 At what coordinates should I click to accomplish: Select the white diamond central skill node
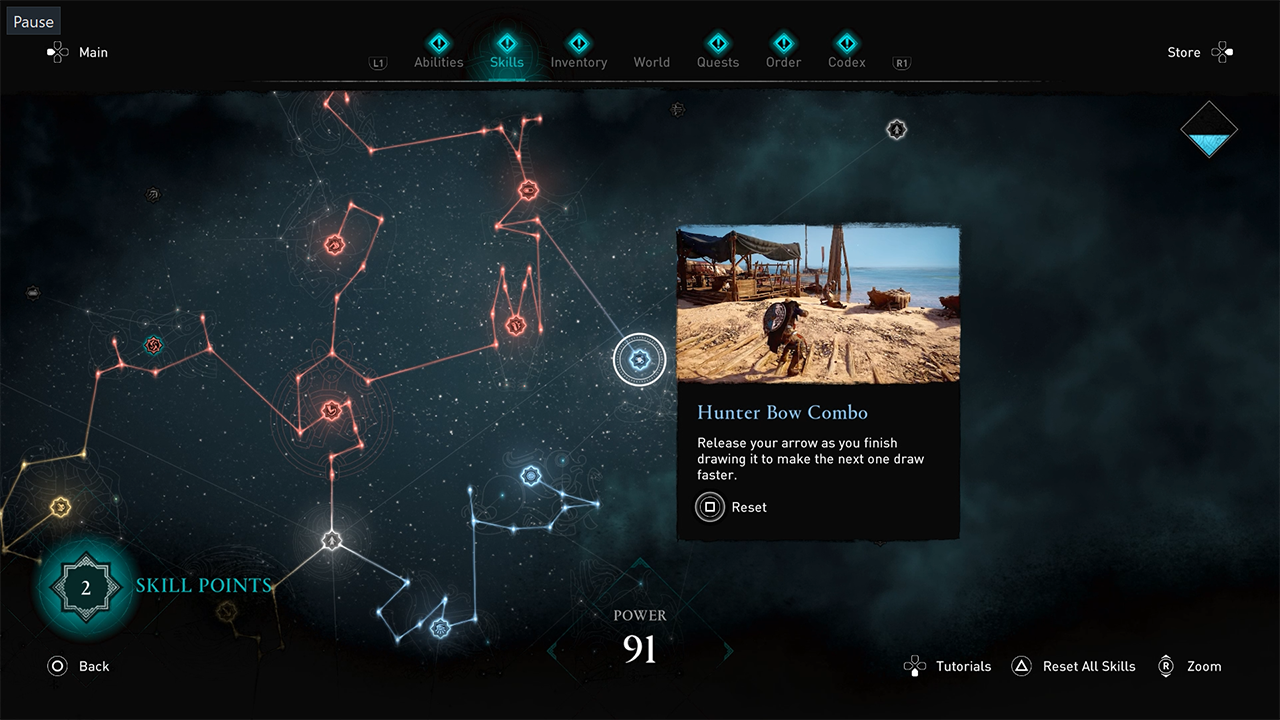click(332, 541)
